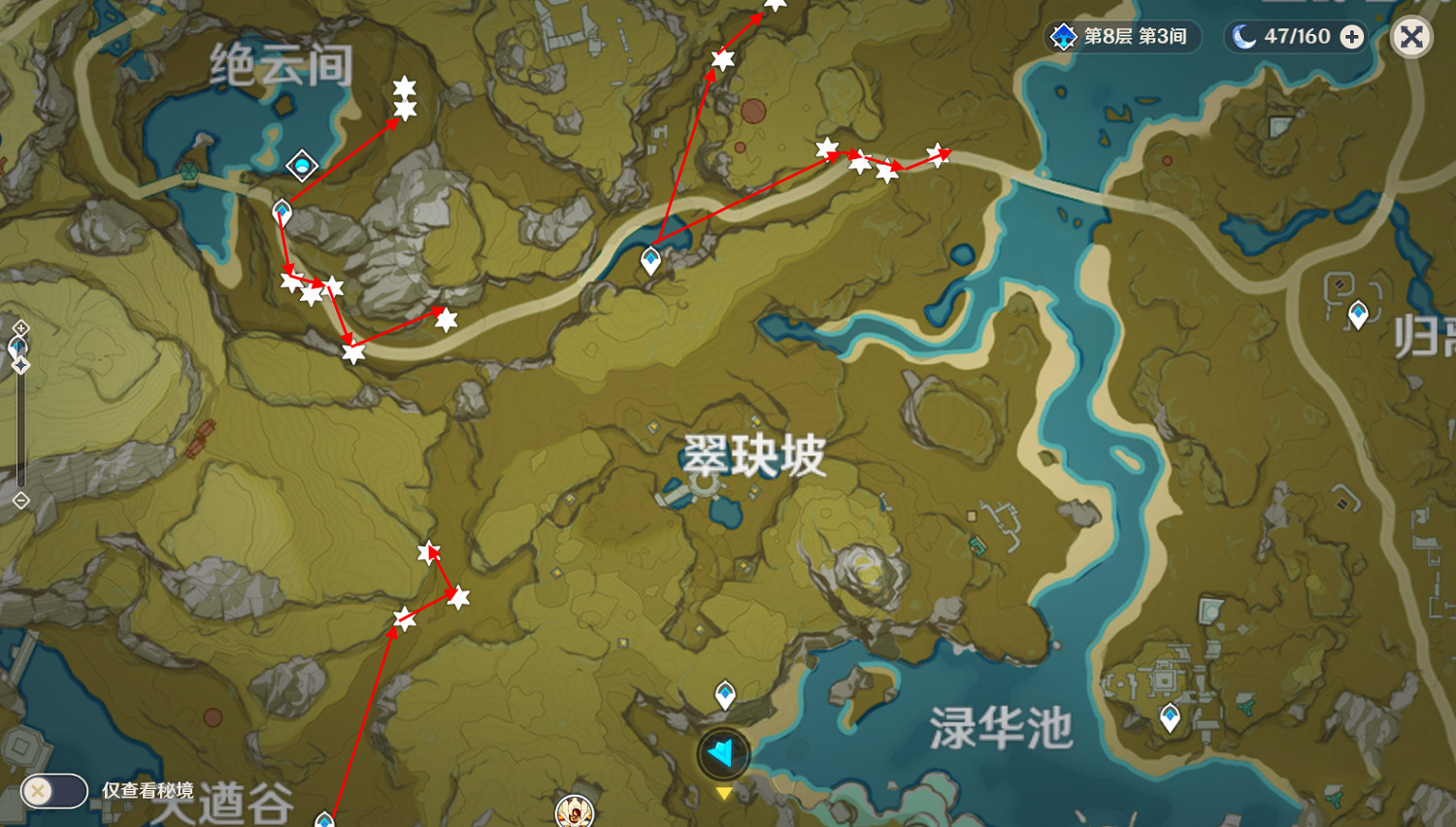The height and width of the screenshot is (827, 1456).
Task: Enable the 仅查看秘境 toggle
Action: [53, 791]
